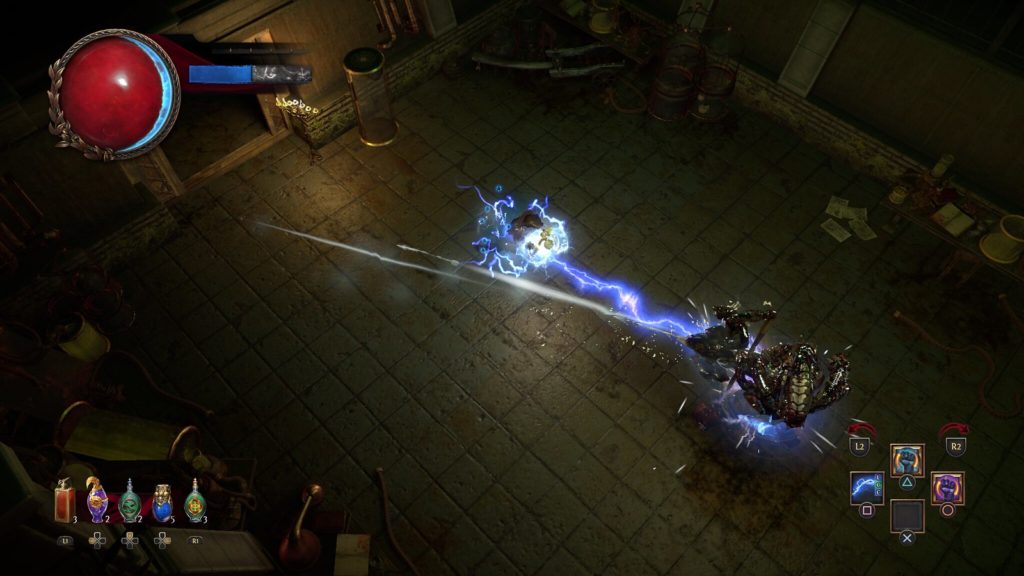Use the purple flask with gold spout
Viewport: 1024px width, 576px height.
97,501
